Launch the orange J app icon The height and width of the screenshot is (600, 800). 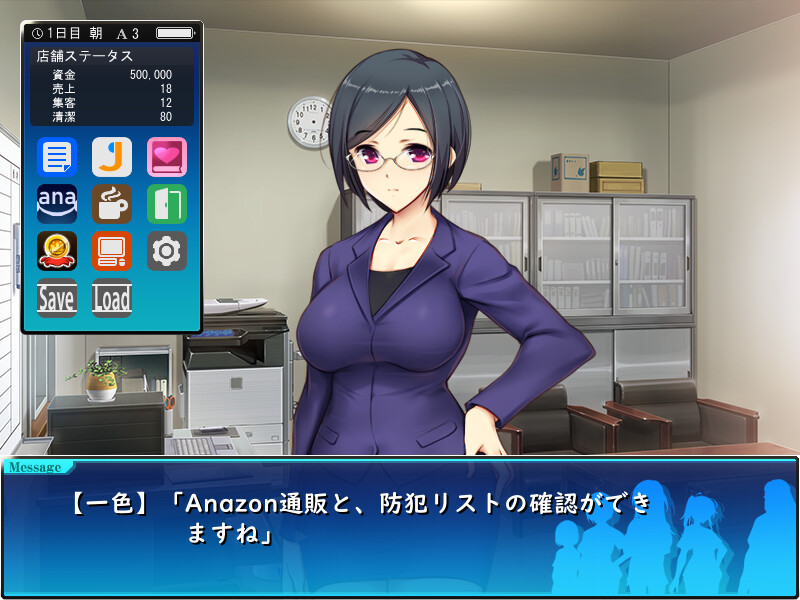click(112, 157)
